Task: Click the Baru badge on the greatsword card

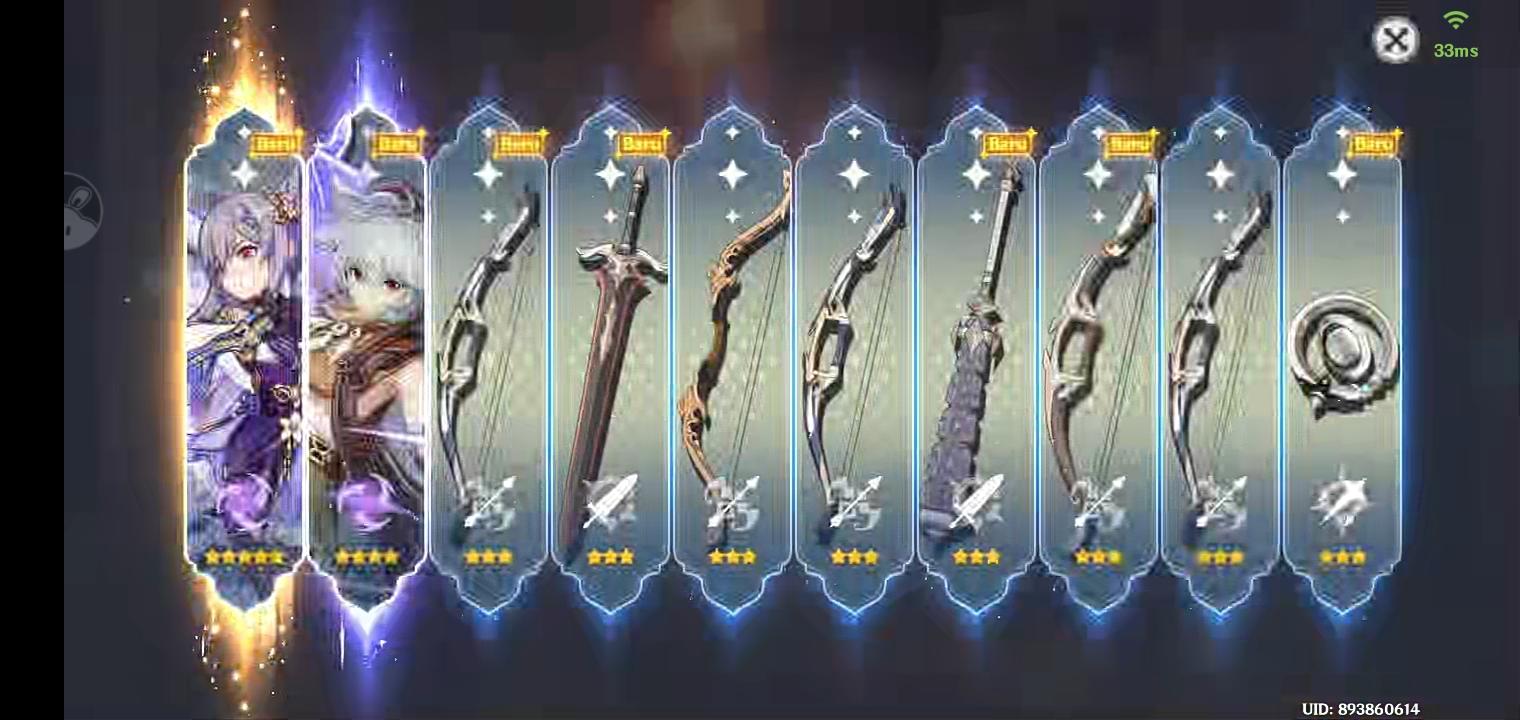Action: [642, 143]
